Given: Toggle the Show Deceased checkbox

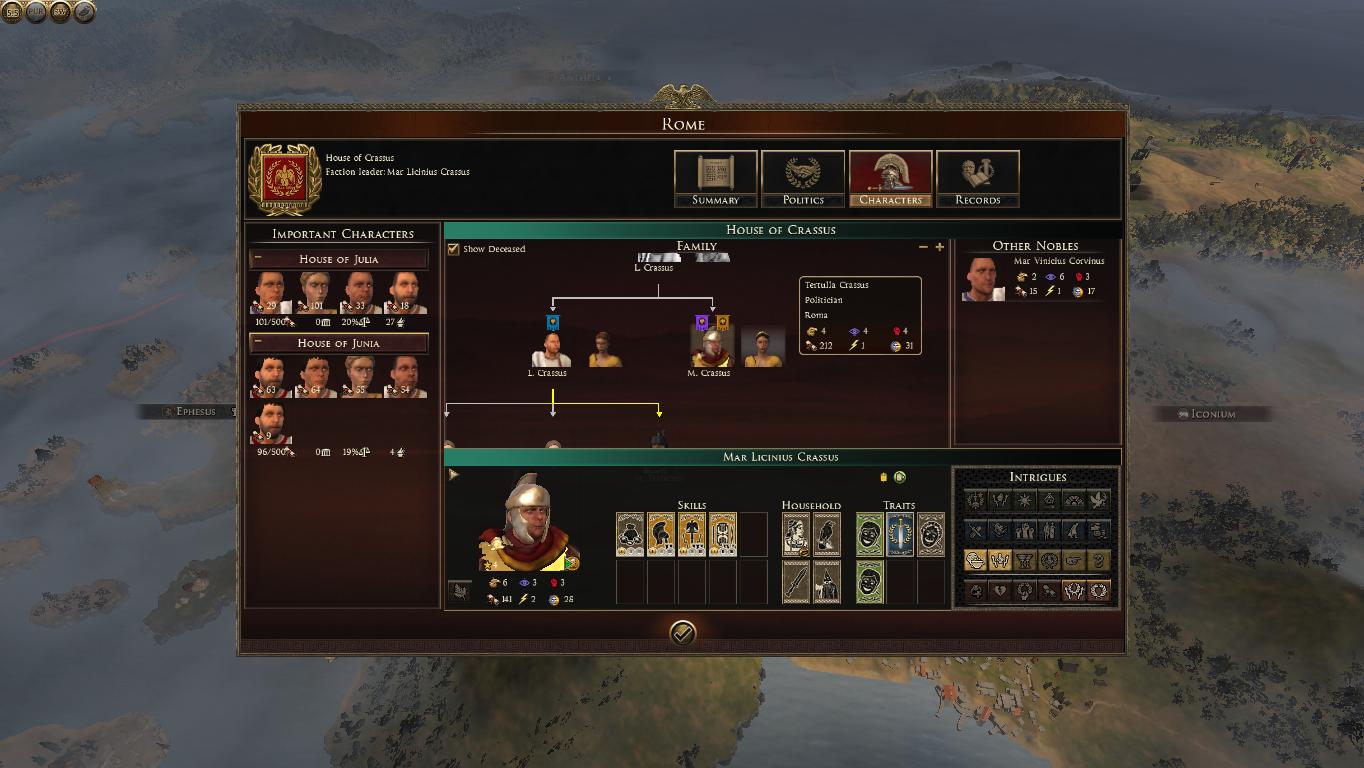Looking at the screenshot, I should tap(454, 249).
